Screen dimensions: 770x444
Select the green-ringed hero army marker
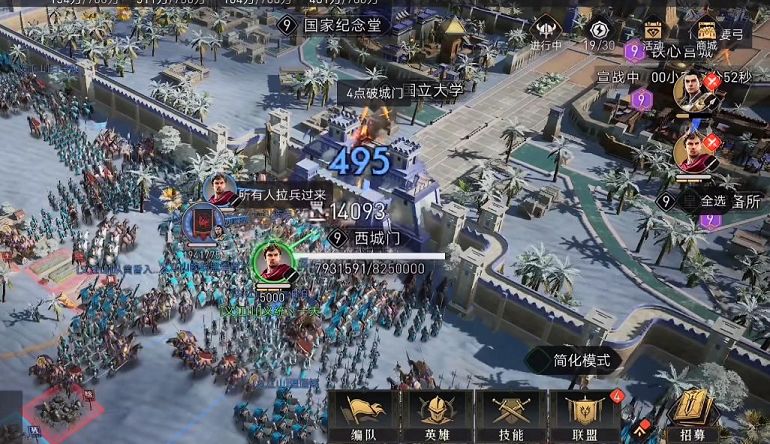coord(272,262)
